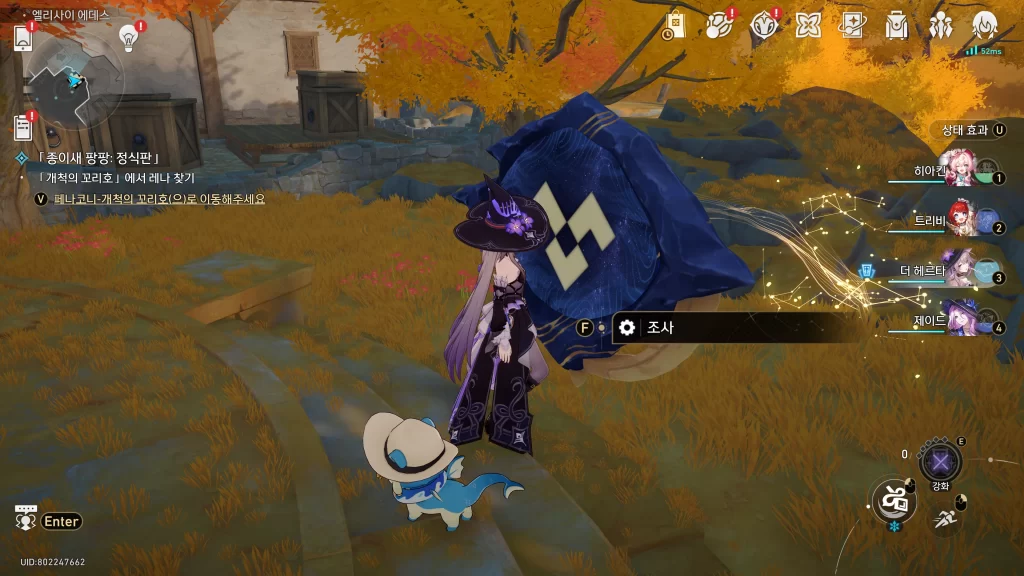Activate the 강화 technique skill
This screenshot has height=576, width=1024.
[x=940, y=462]
